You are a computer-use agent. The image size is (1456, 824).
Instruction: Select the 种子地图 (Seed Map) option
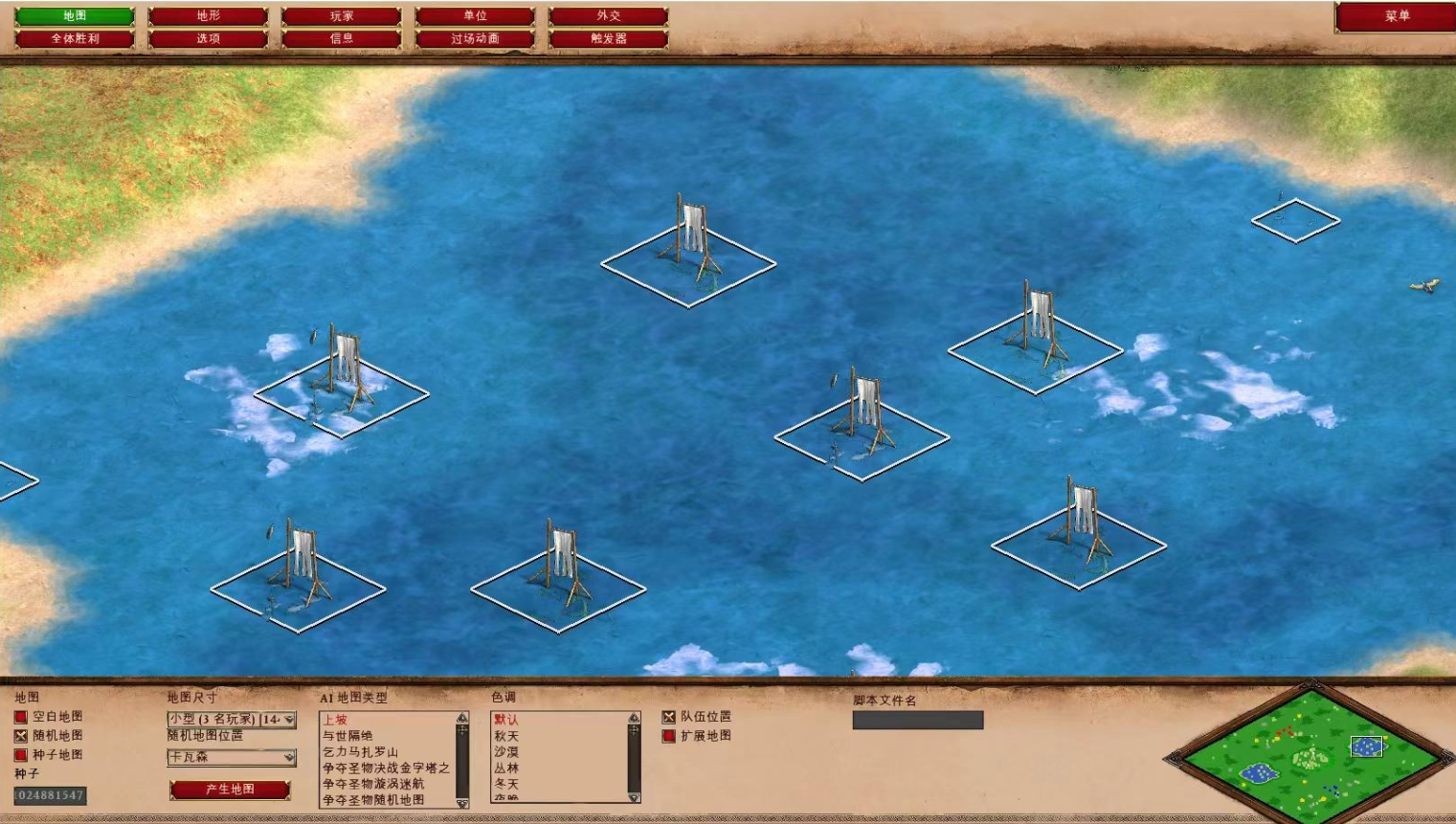pyautogui.click(x=21, y=755)
